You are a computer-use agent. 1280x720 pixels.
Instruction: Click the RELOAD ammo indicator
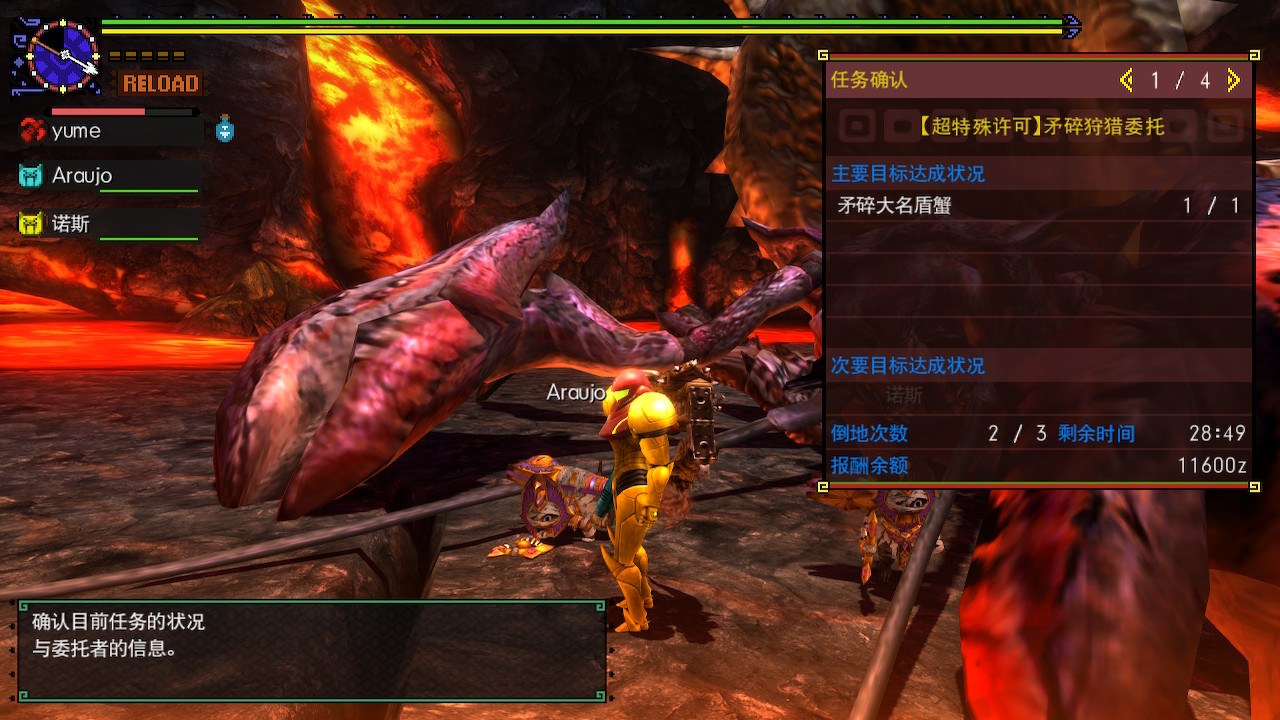[160, 83]
